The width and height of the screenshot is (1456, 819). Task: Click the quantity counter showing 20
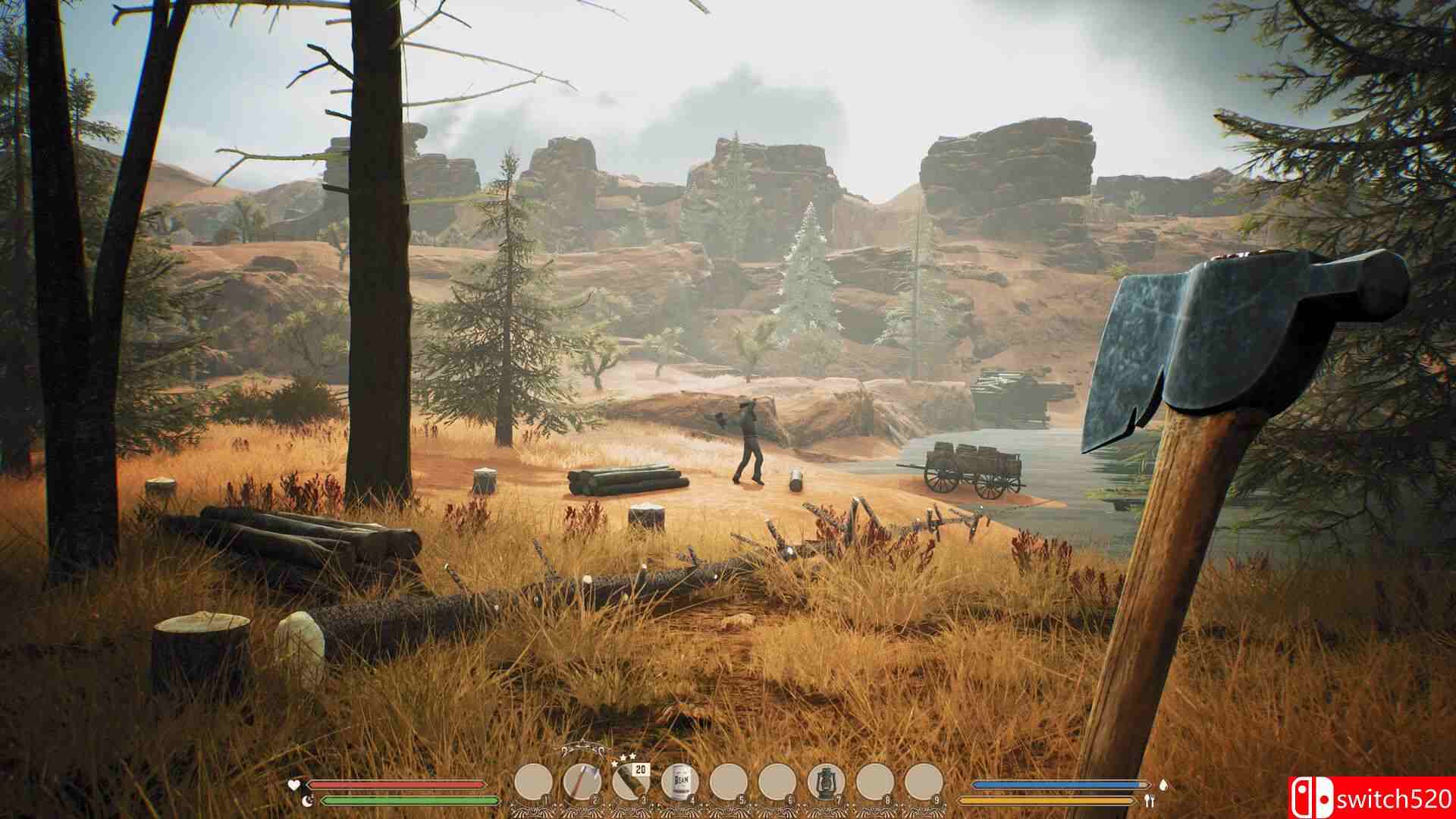[639, 767]
